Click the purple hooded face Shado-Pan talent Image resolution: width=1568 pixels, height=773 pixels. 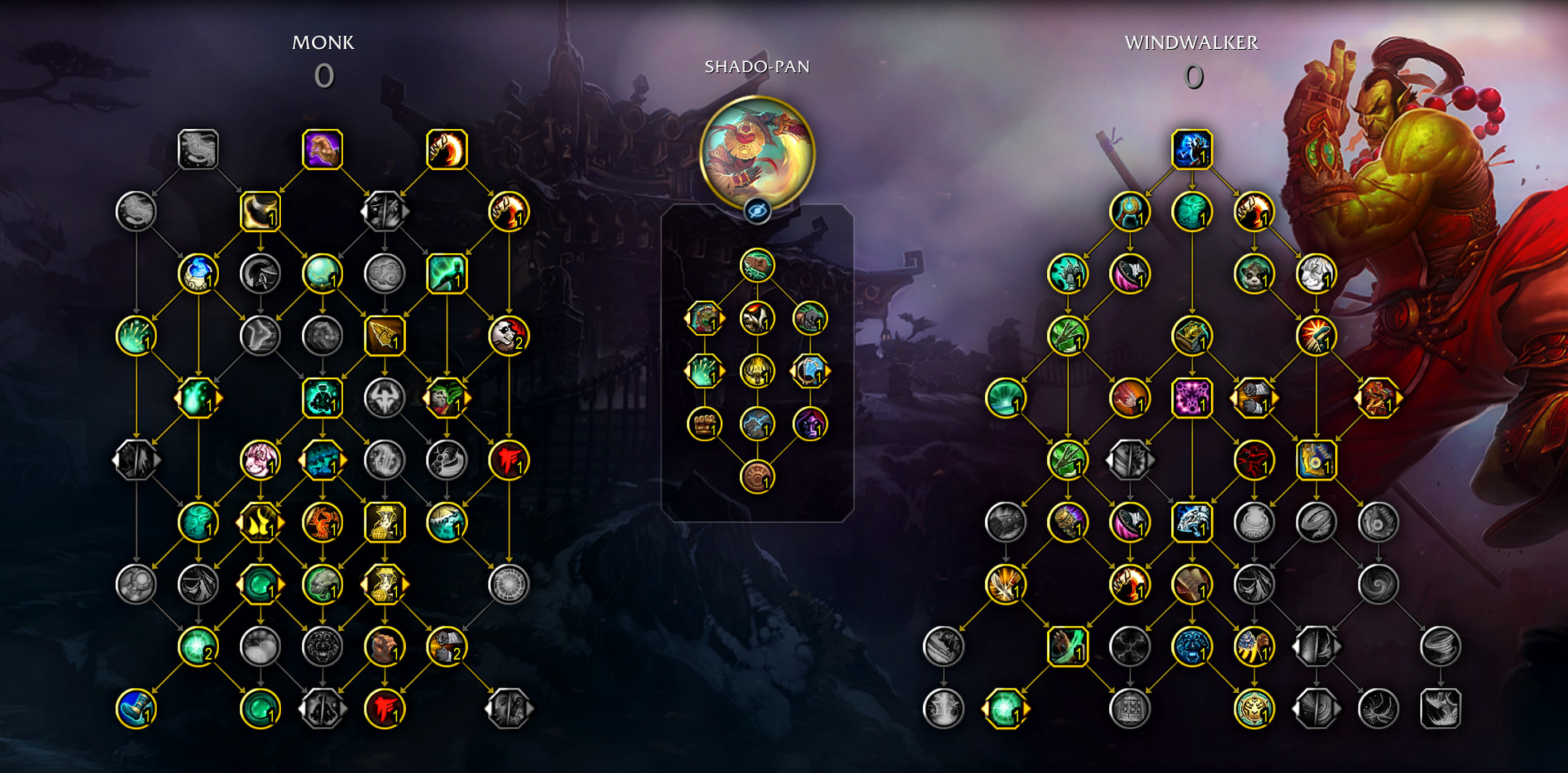(x=810, y=424)
